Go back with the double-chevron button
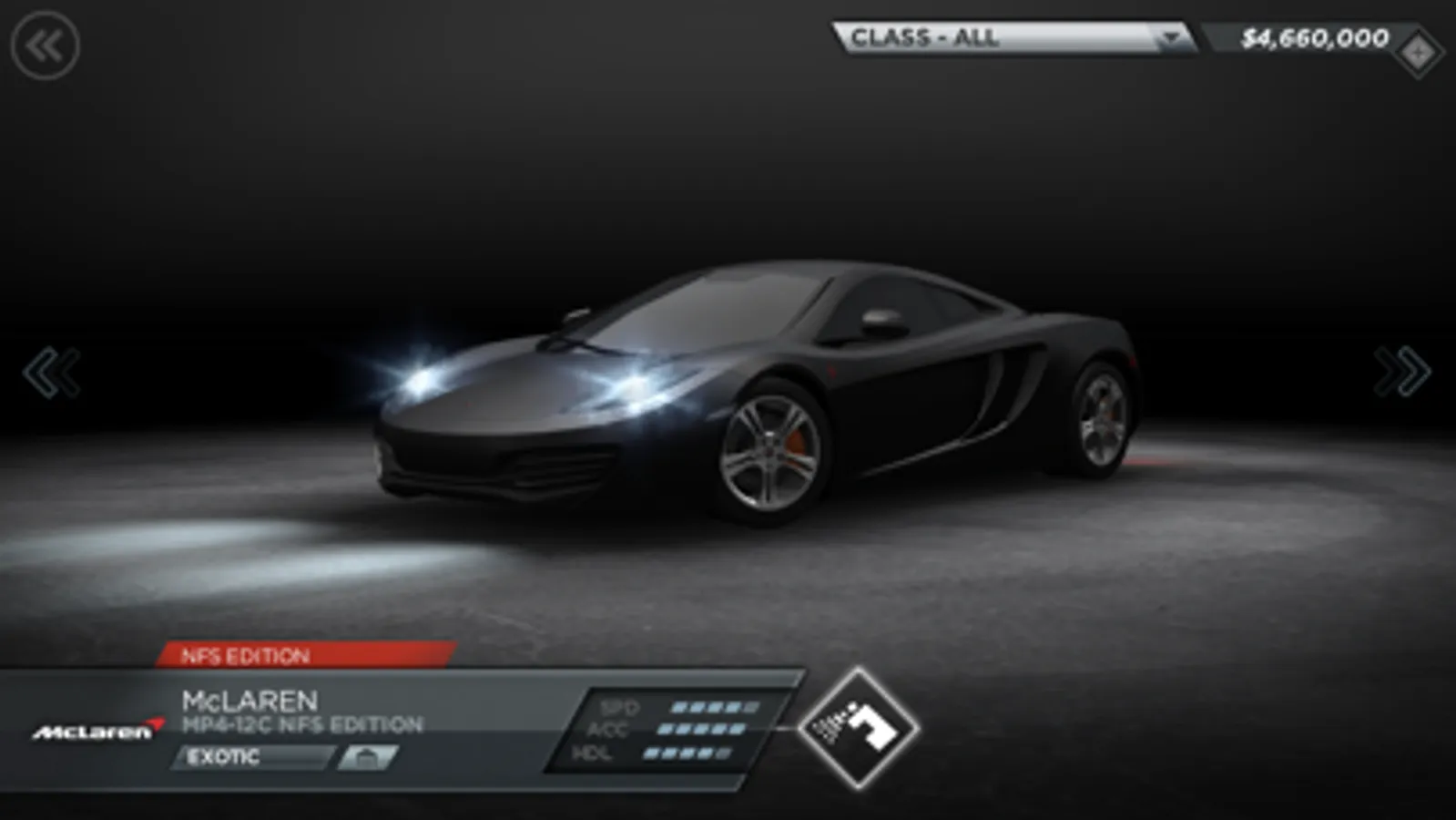 tap(45, 46)
